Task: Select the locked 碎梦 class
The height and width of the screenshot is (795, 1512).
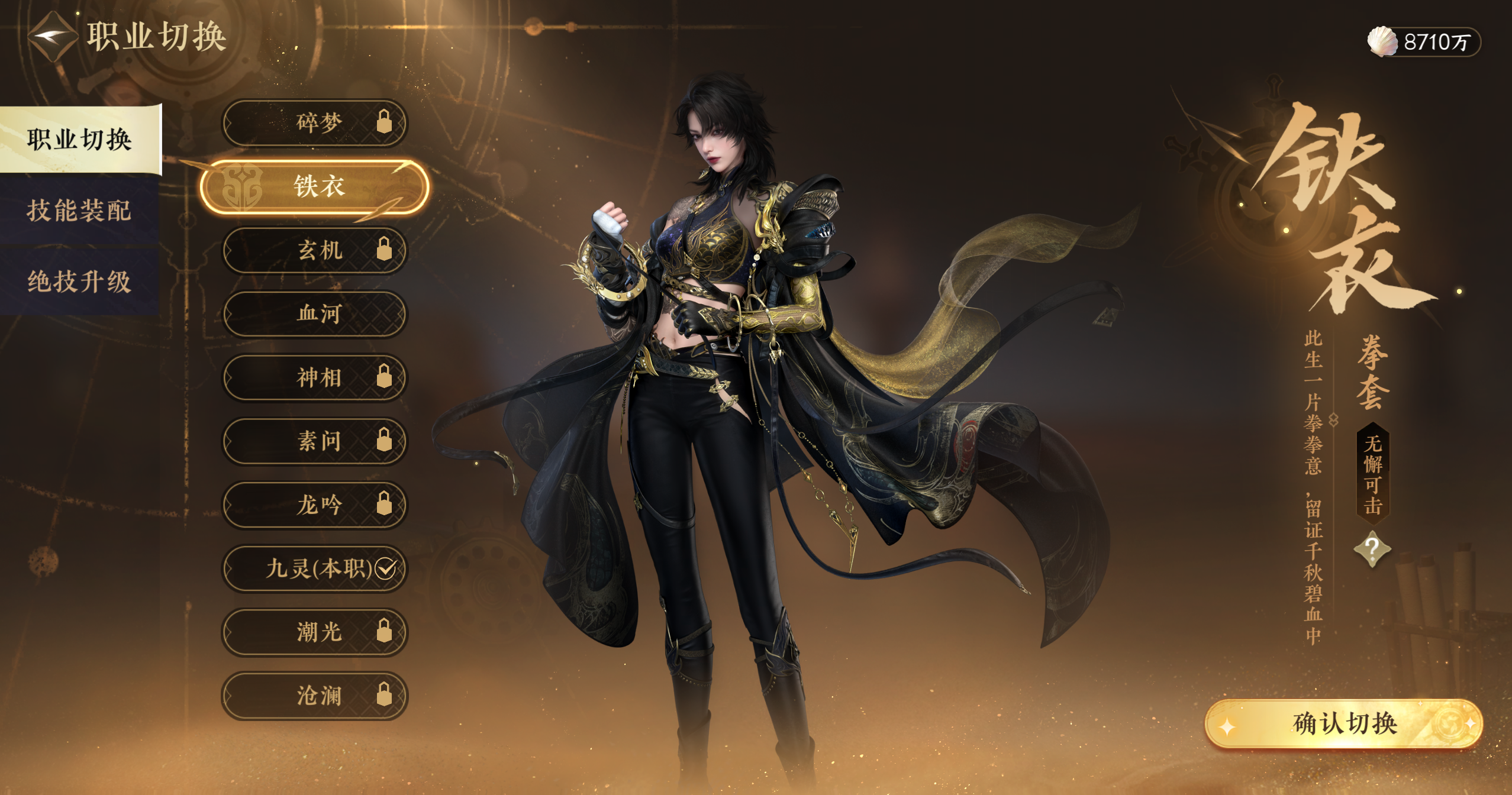Action: click(315, 123)
